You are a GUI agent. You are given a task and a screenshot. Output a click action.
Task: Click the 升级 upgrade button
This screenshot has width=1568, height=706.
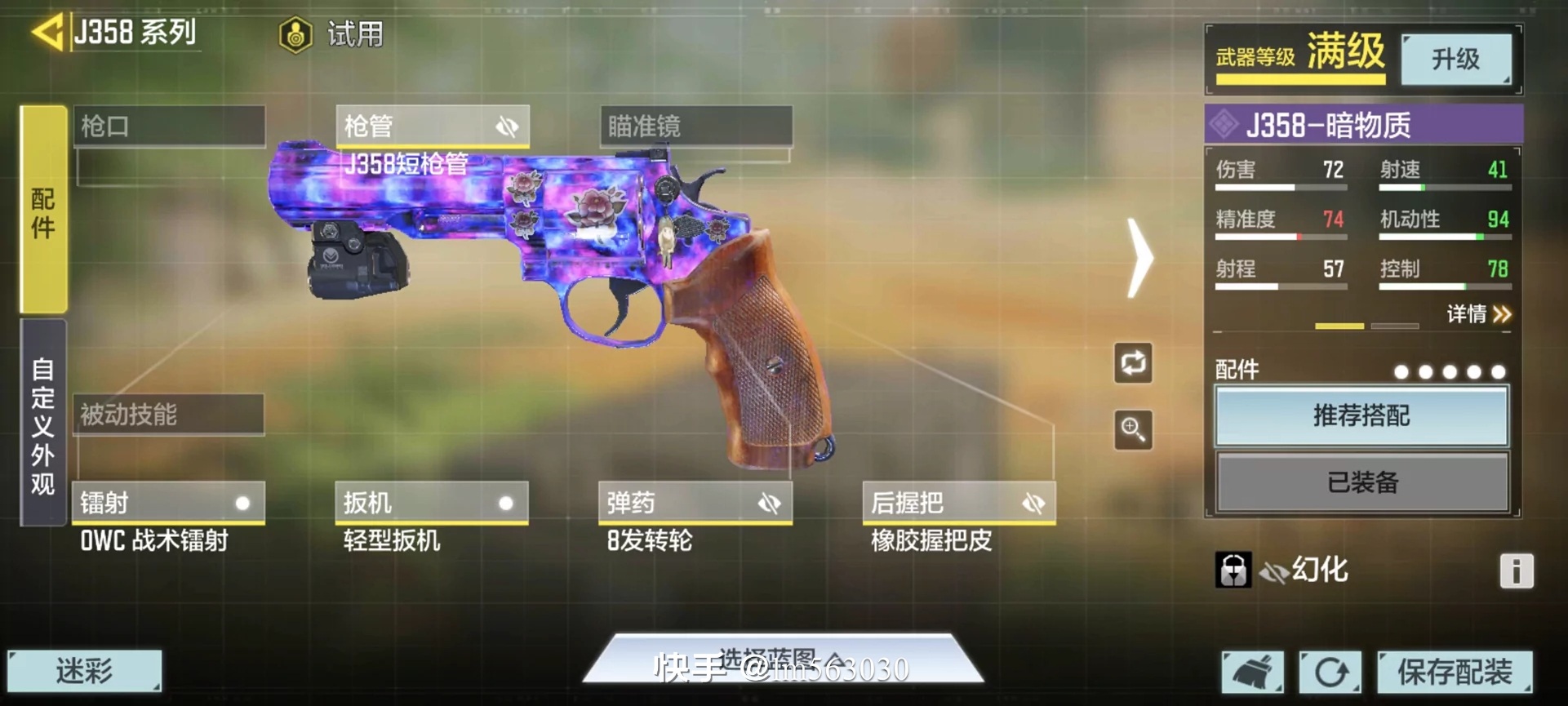1455,59
